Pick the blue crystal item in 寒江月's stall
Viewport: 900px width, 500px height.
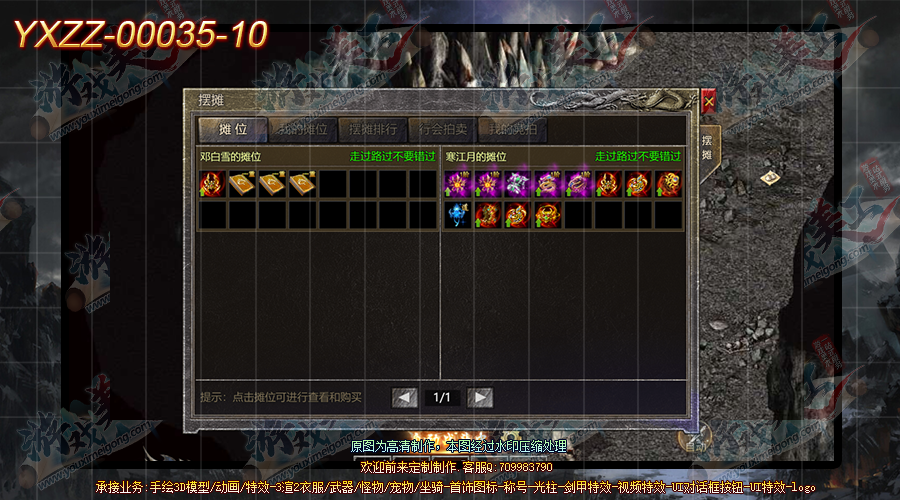(458, 214)
